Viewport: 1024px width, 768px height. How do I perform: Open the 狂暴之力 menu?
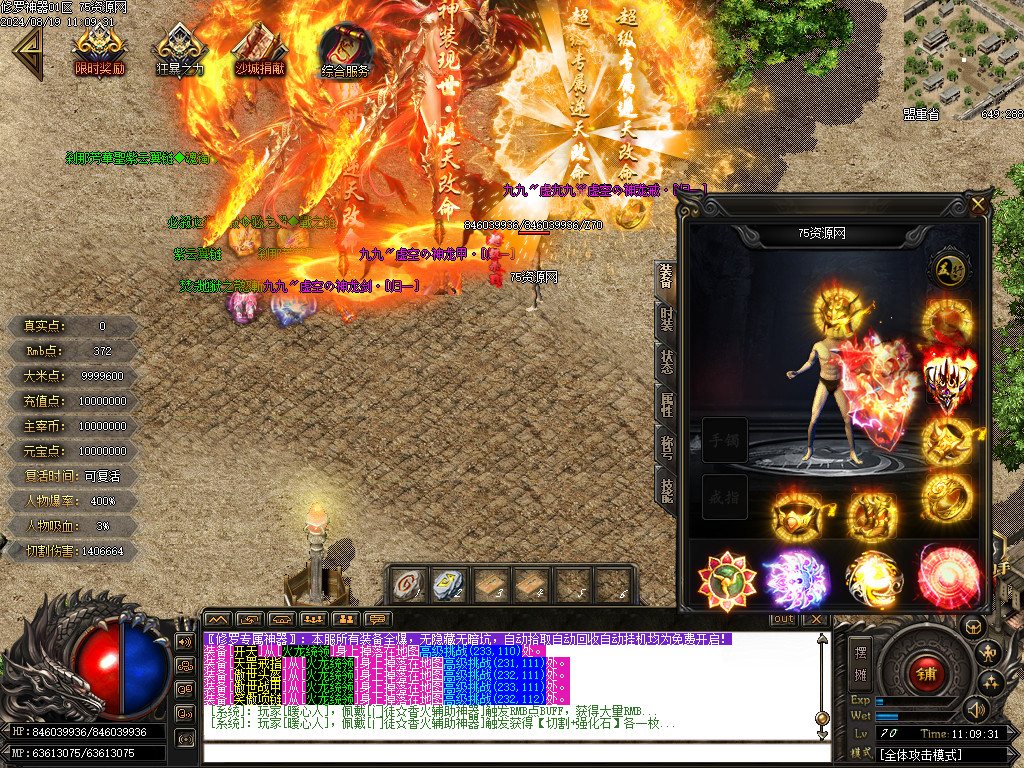[x=180, y=50]
